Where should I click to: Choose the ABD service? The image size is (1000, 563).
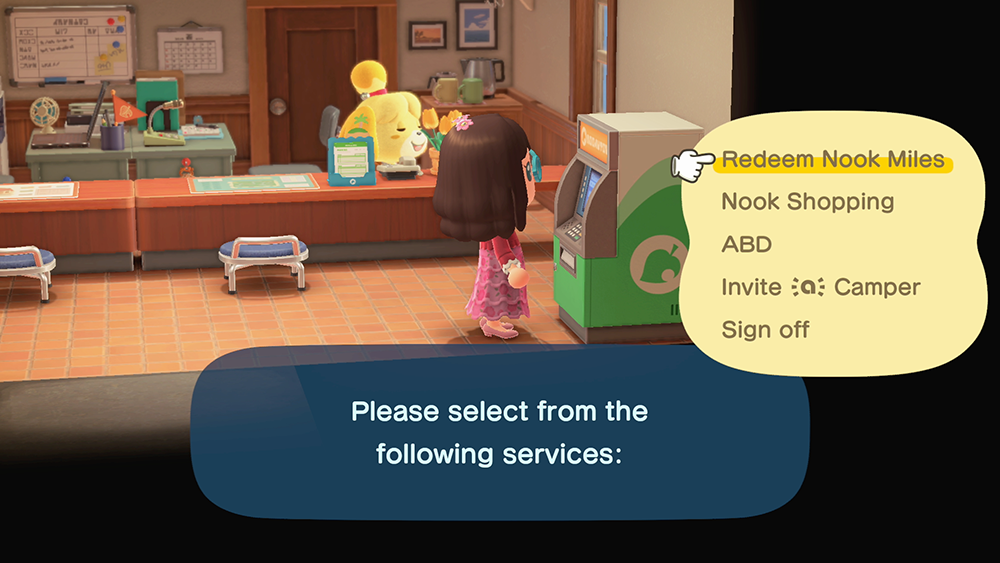click(746, 245)
